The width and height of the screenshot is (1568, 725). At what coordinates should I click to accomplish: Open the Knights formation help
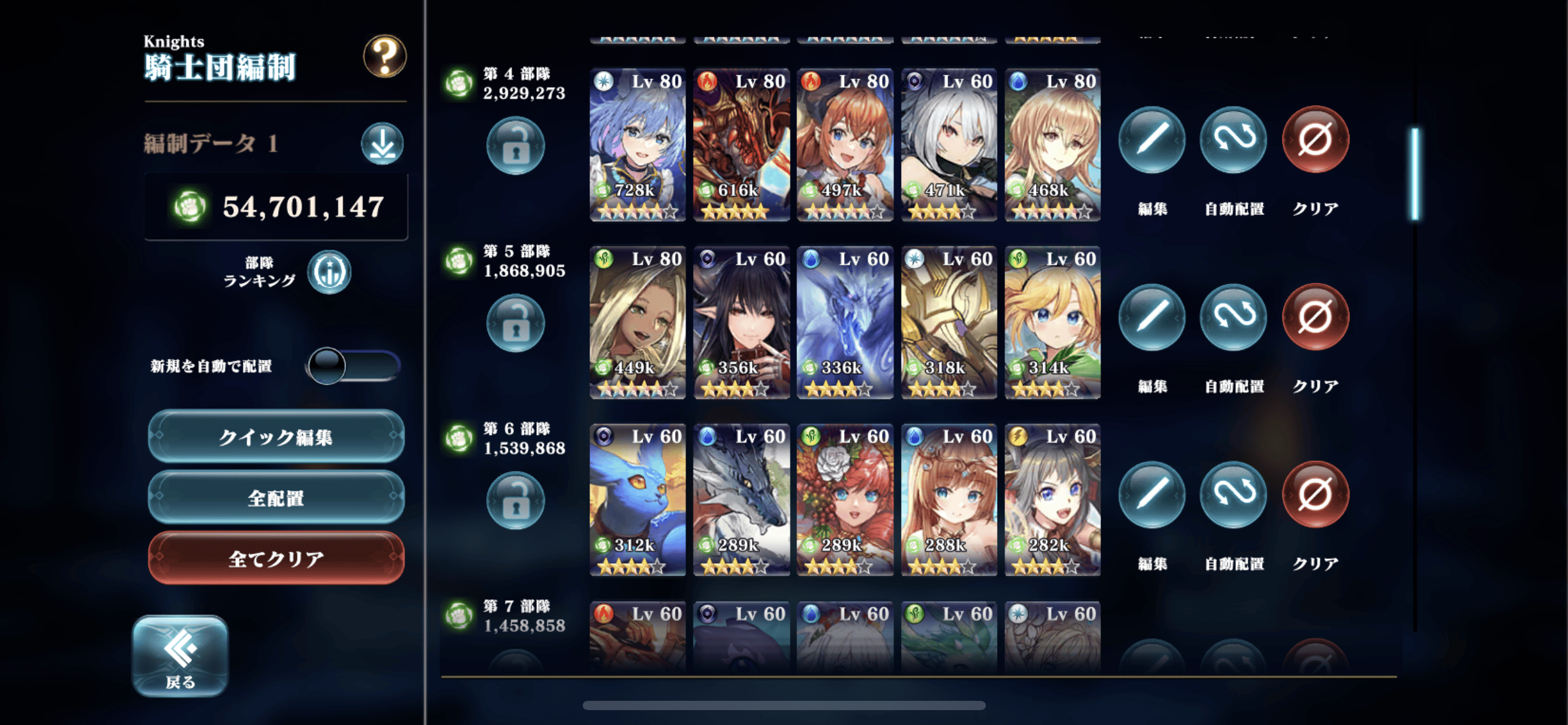[385, 56]
